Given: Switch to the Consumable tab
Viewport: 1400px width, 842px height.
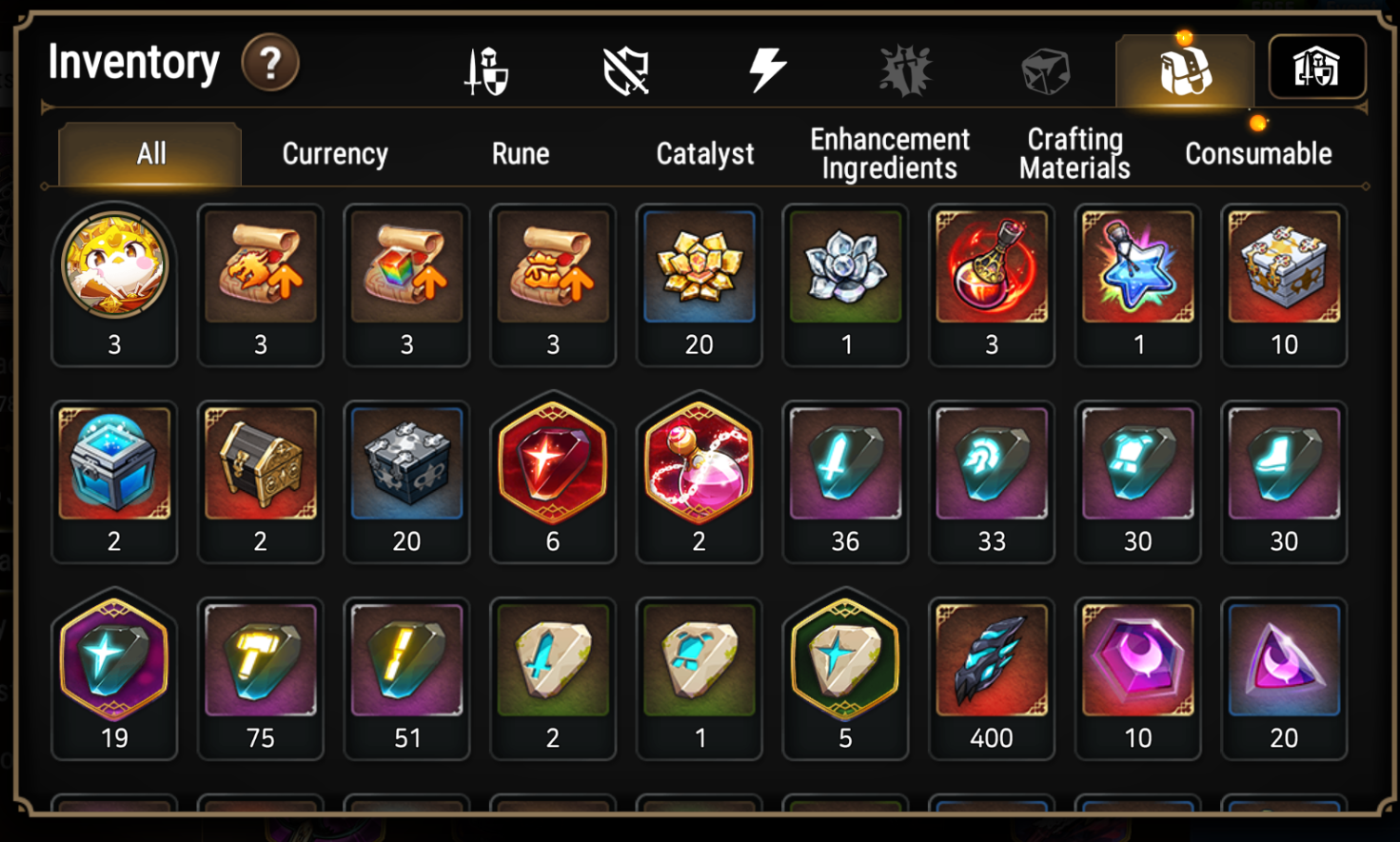Looking at the screenshot, I should [x=1258, y=153].
